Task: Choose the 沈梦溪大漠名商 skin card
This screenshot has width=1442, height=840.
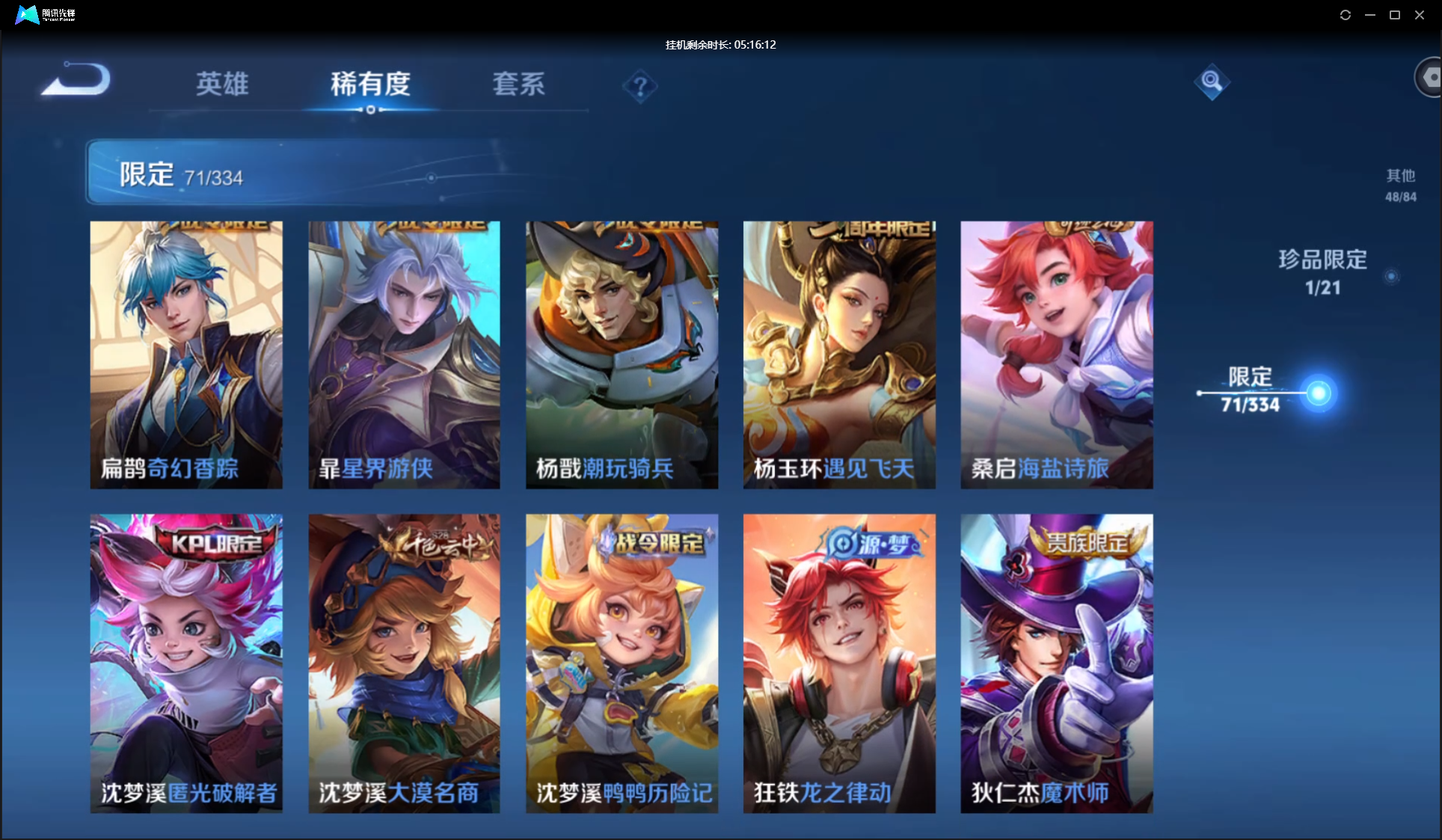Action: (404, 663)
